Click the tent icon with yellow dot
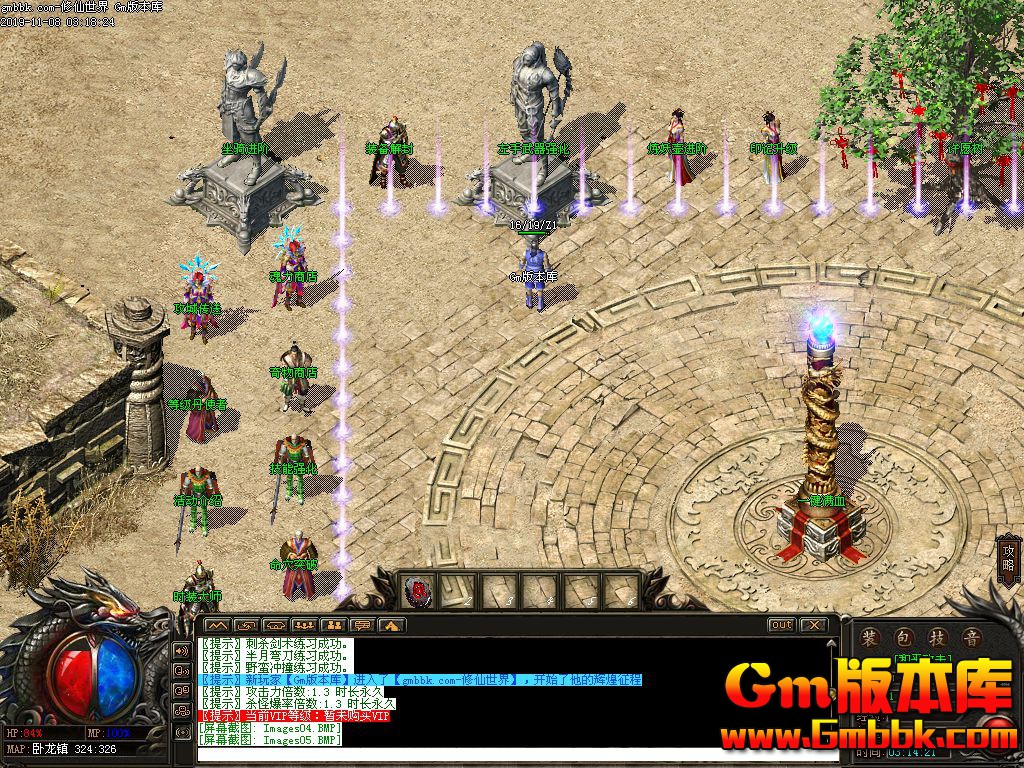Viewport: 1024px width, 768px height. pyautogui.click(x=392, y=626)
